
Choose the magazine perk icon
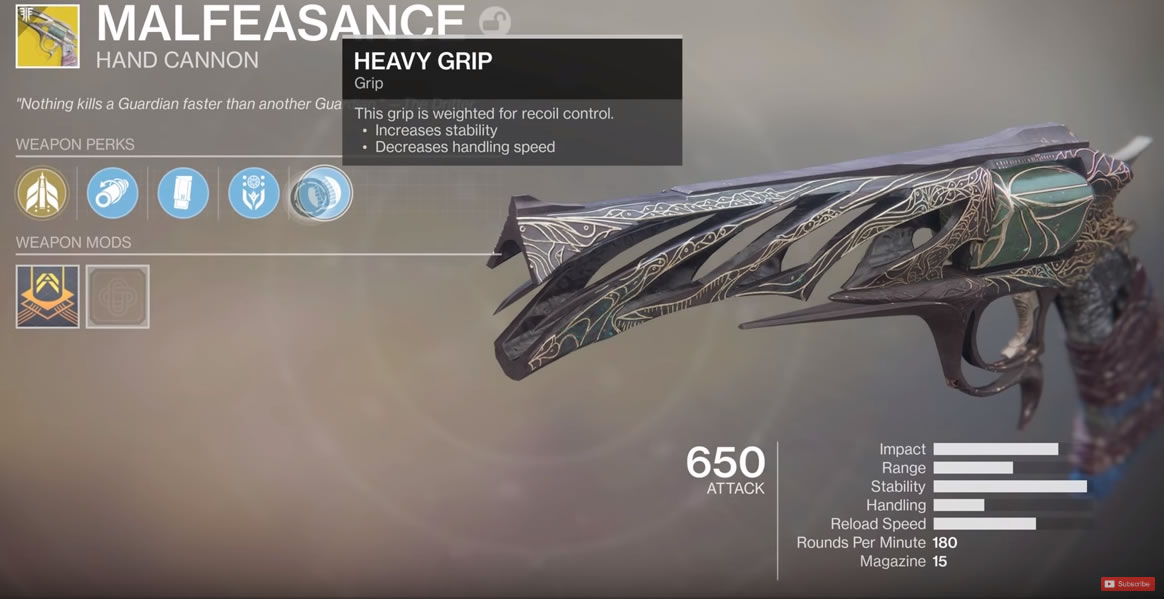[183, 193]
